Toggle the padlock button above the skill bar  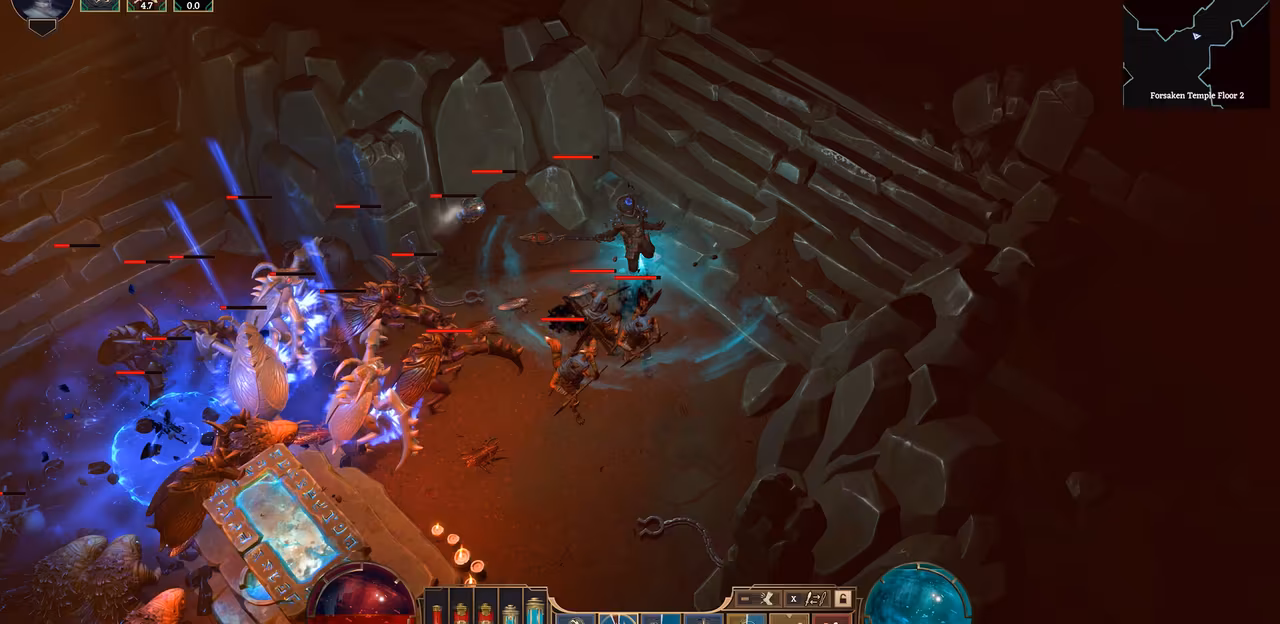click(843, 598)
